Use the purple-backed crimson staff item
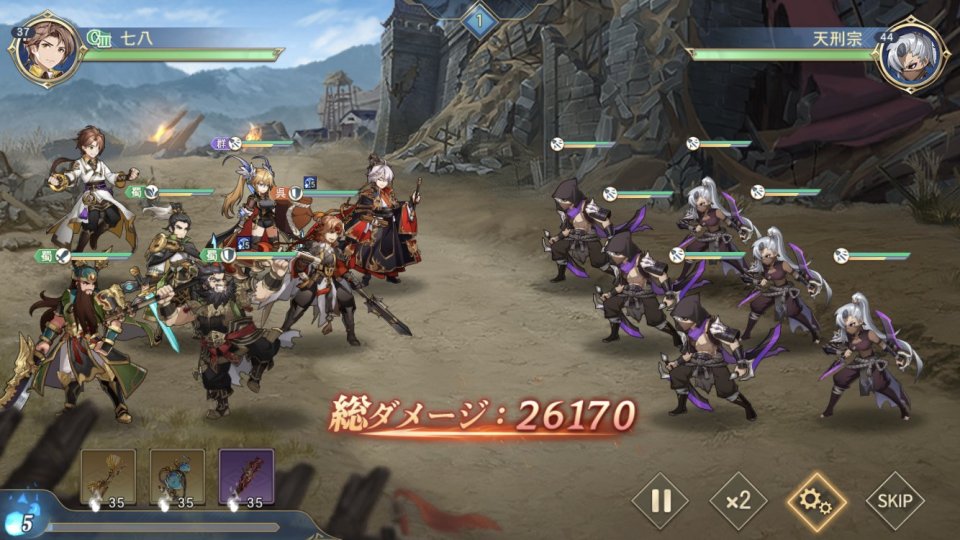 pos(246,477)
